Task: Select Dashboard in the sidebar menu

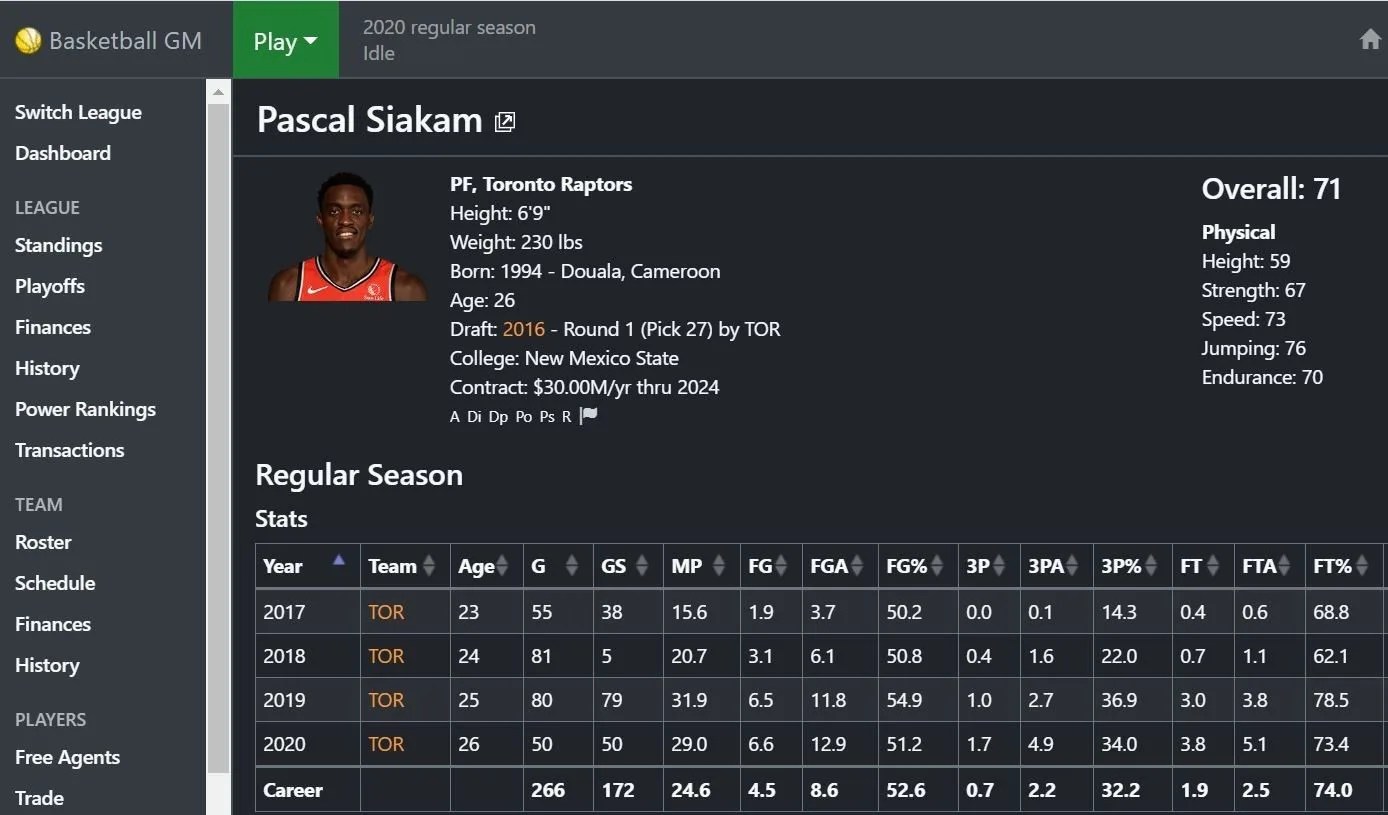Action: pos(62,153)
